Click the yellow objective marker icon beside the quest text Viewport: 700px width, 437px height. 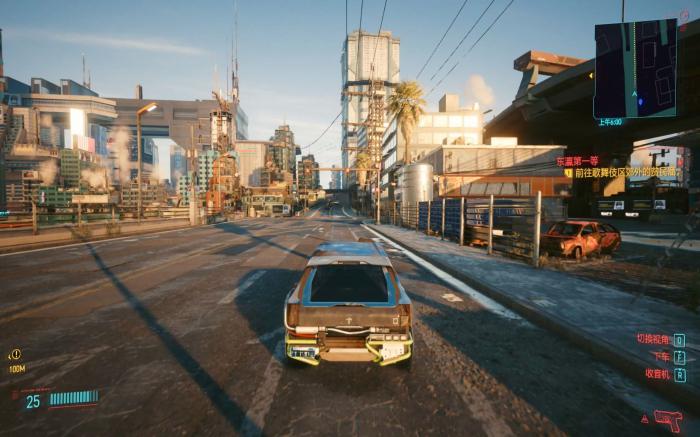tap(568, 173)
